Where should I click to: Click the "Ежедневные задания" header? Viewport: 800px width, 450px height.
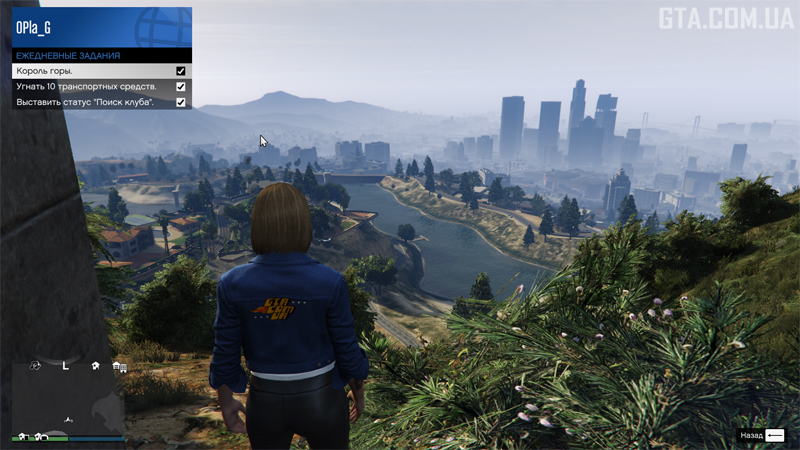click(101, 56)
